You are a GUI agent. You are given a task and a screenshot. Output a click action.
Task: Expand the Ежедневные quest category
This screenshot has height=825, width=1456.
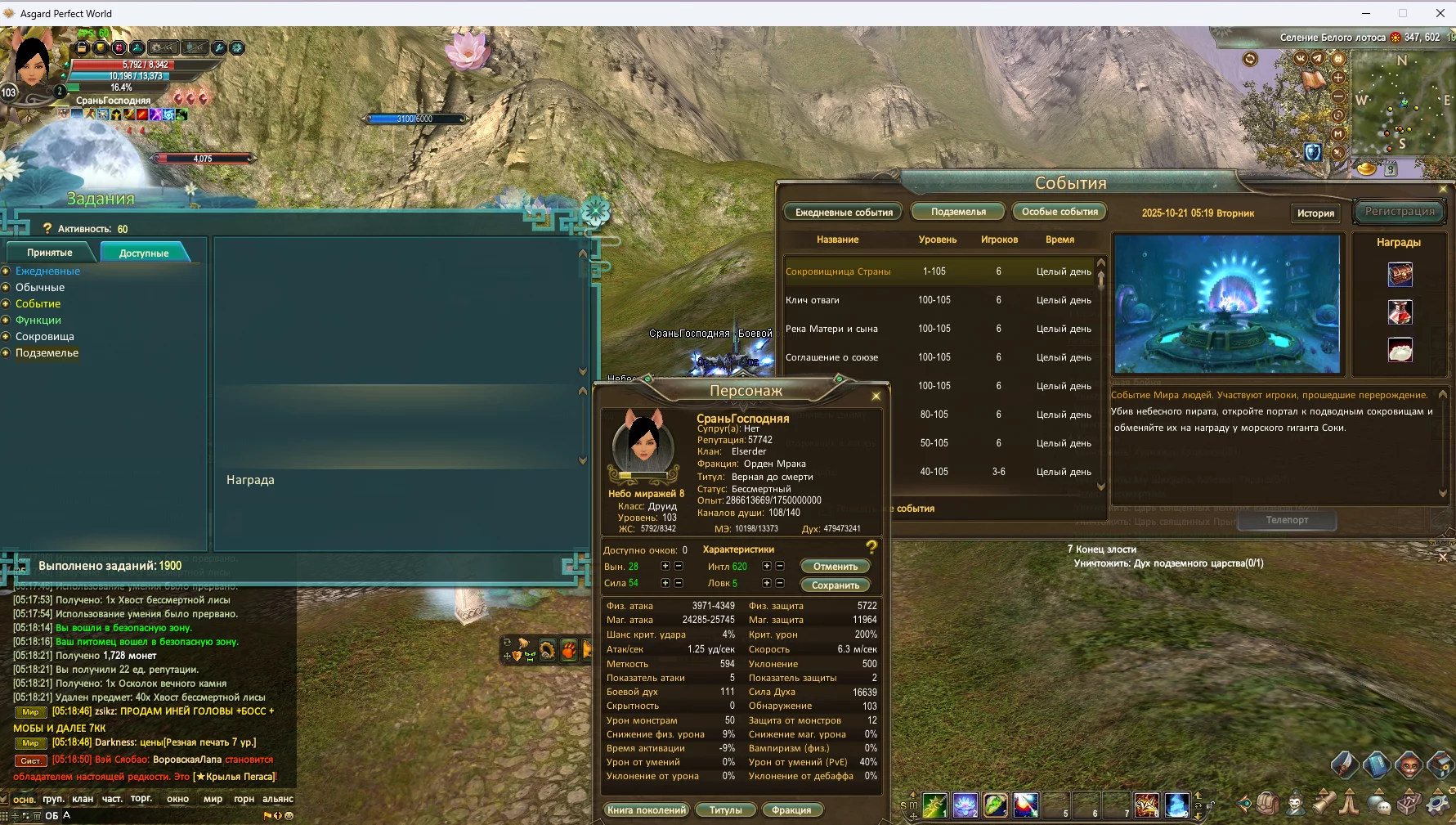coord(47,271)
